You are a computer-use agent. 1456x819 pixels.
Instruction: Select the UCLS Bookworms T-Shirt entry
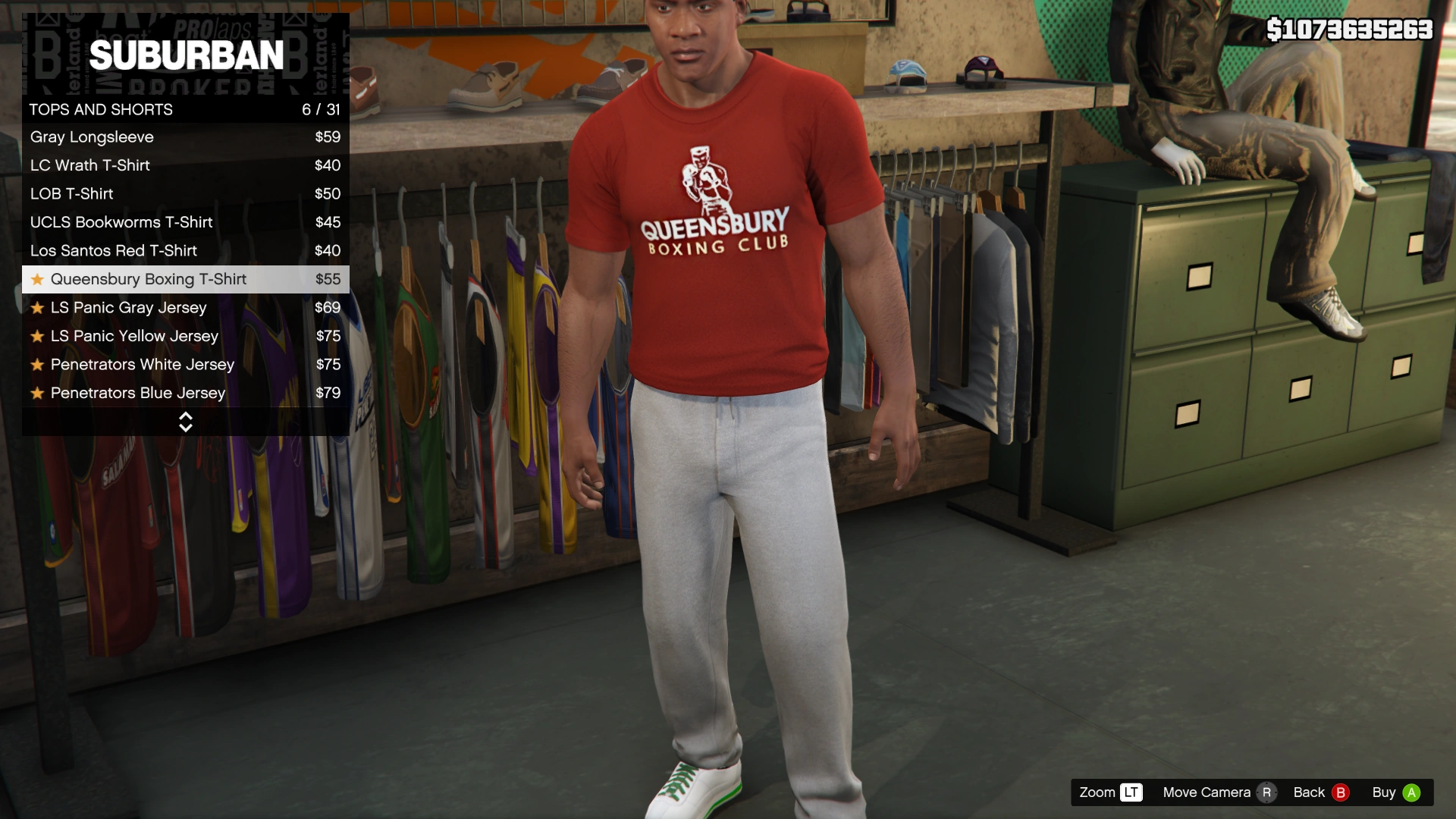tap(121, 222)
